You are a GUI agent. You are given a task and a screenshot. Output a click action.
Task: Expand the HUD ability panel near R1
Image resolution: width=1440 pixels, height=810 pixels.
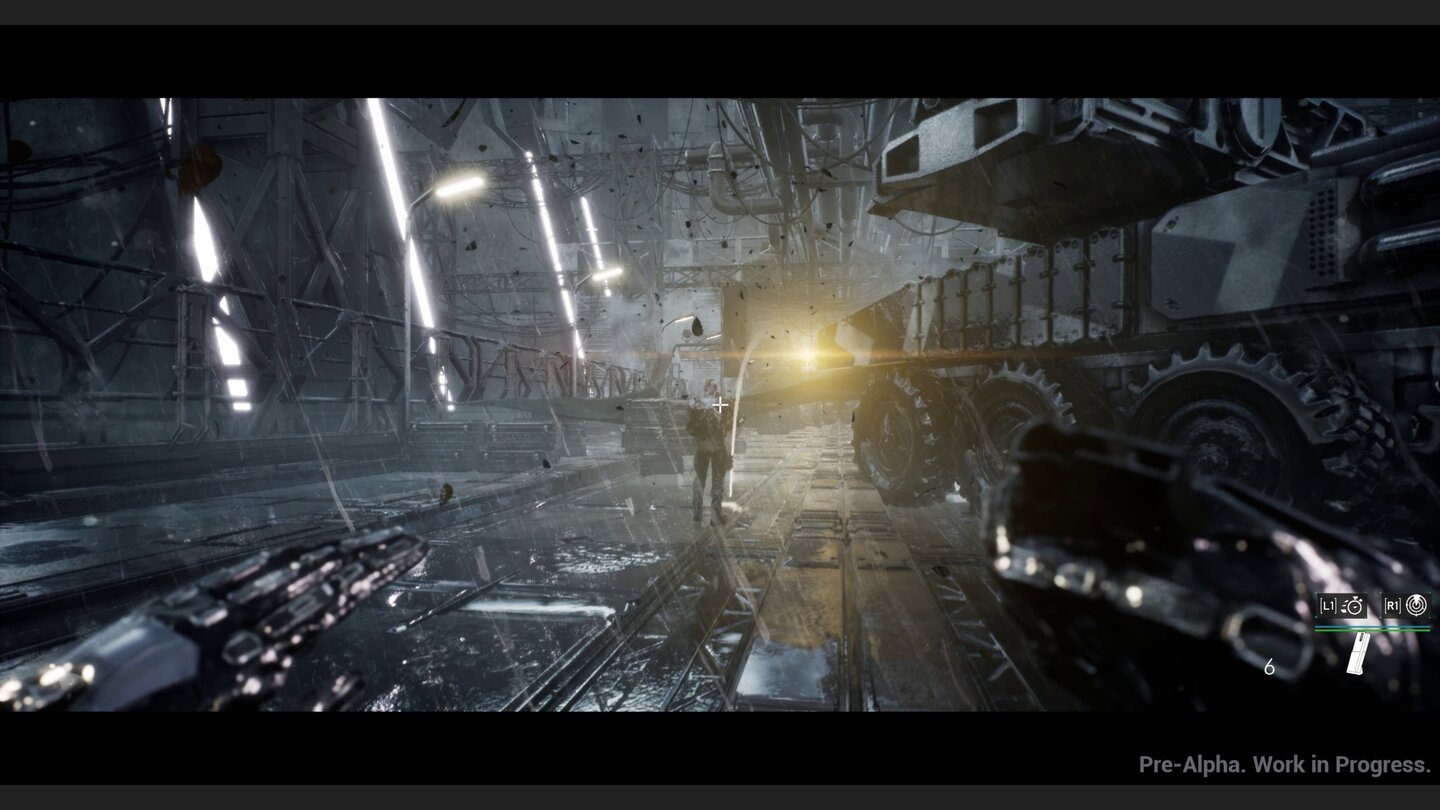pyautogui.click(x=1405, y=605)
